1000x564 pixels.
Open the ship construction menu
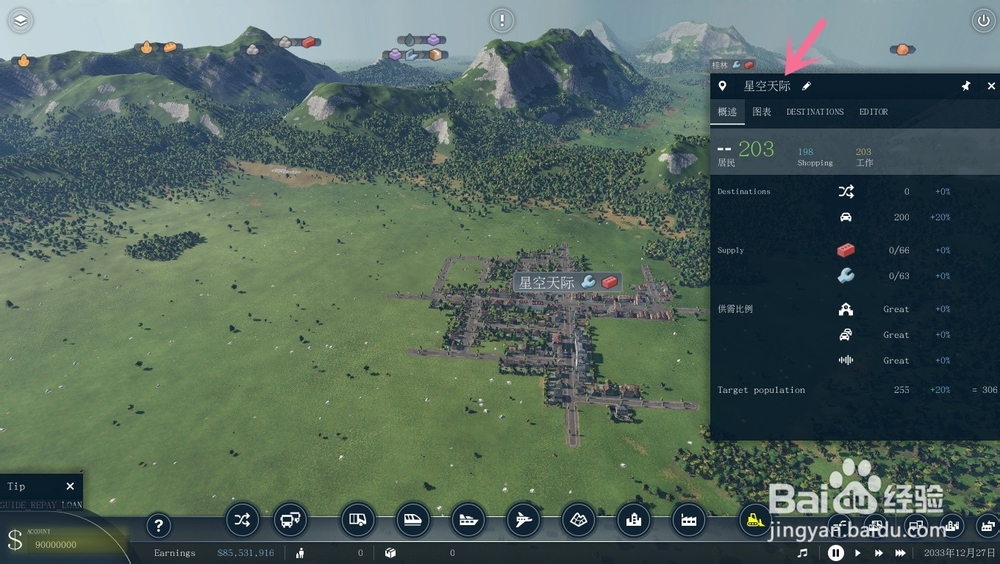[469, 519]
